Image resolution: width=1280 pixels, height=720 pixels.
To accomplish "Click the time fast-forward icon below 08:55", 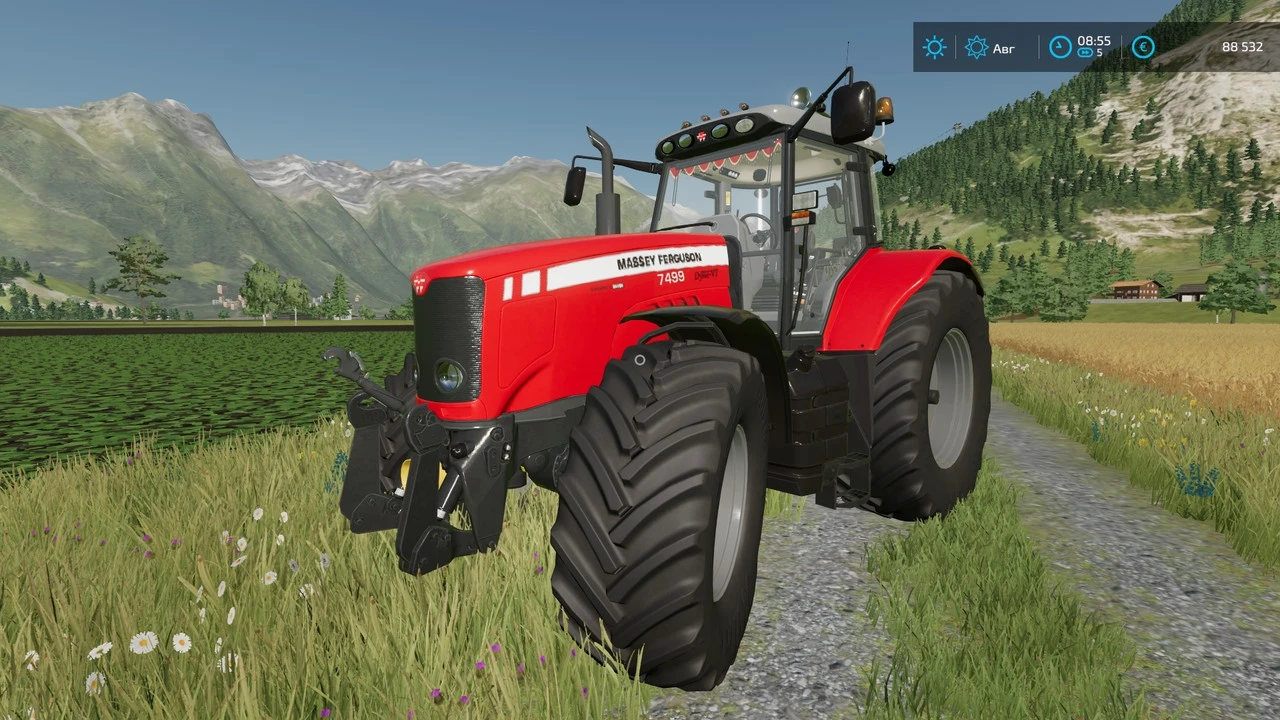I will click(1086, 51).
